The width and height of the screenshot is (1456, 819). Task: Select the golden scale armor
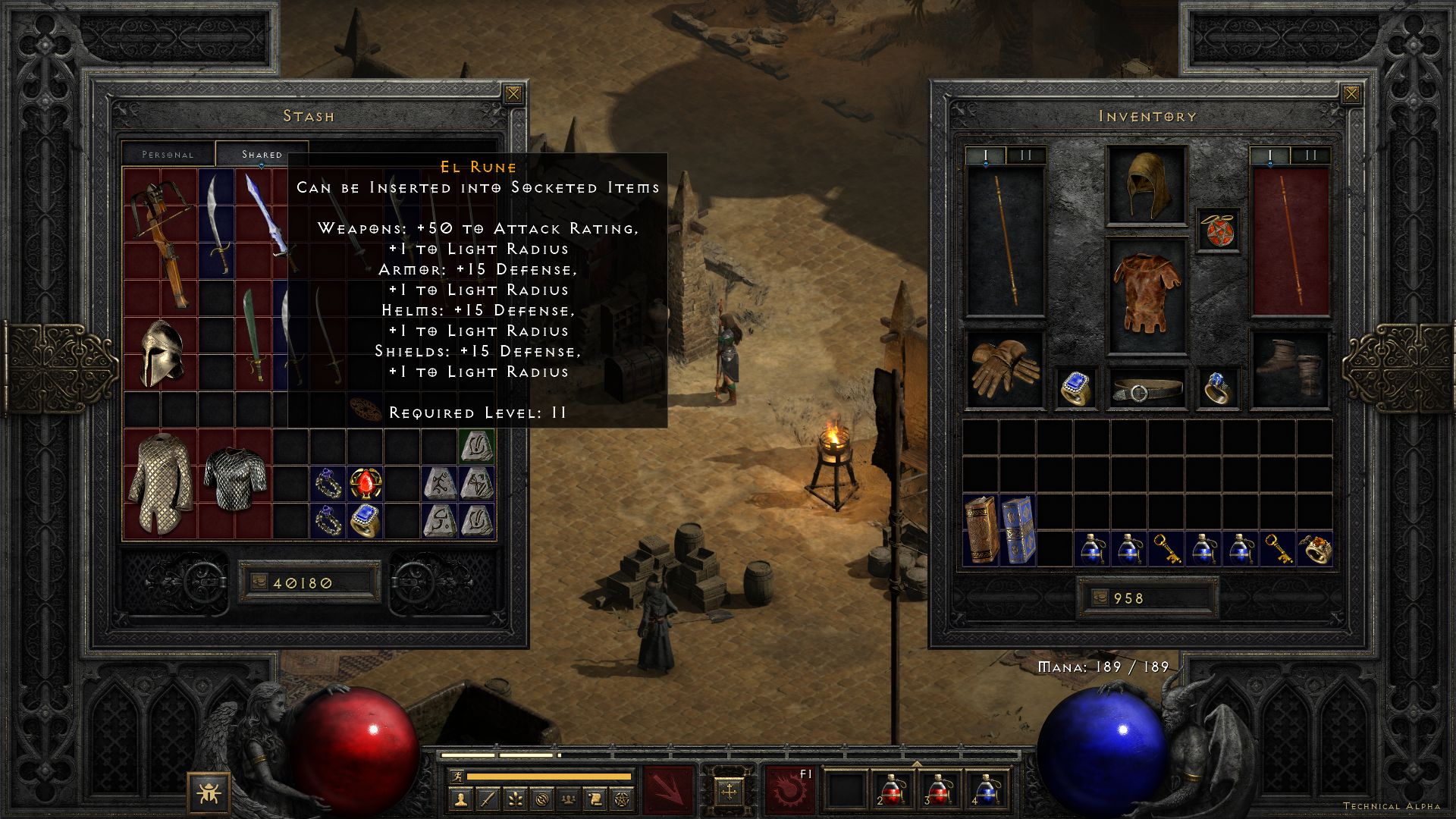tap(160, 482)
